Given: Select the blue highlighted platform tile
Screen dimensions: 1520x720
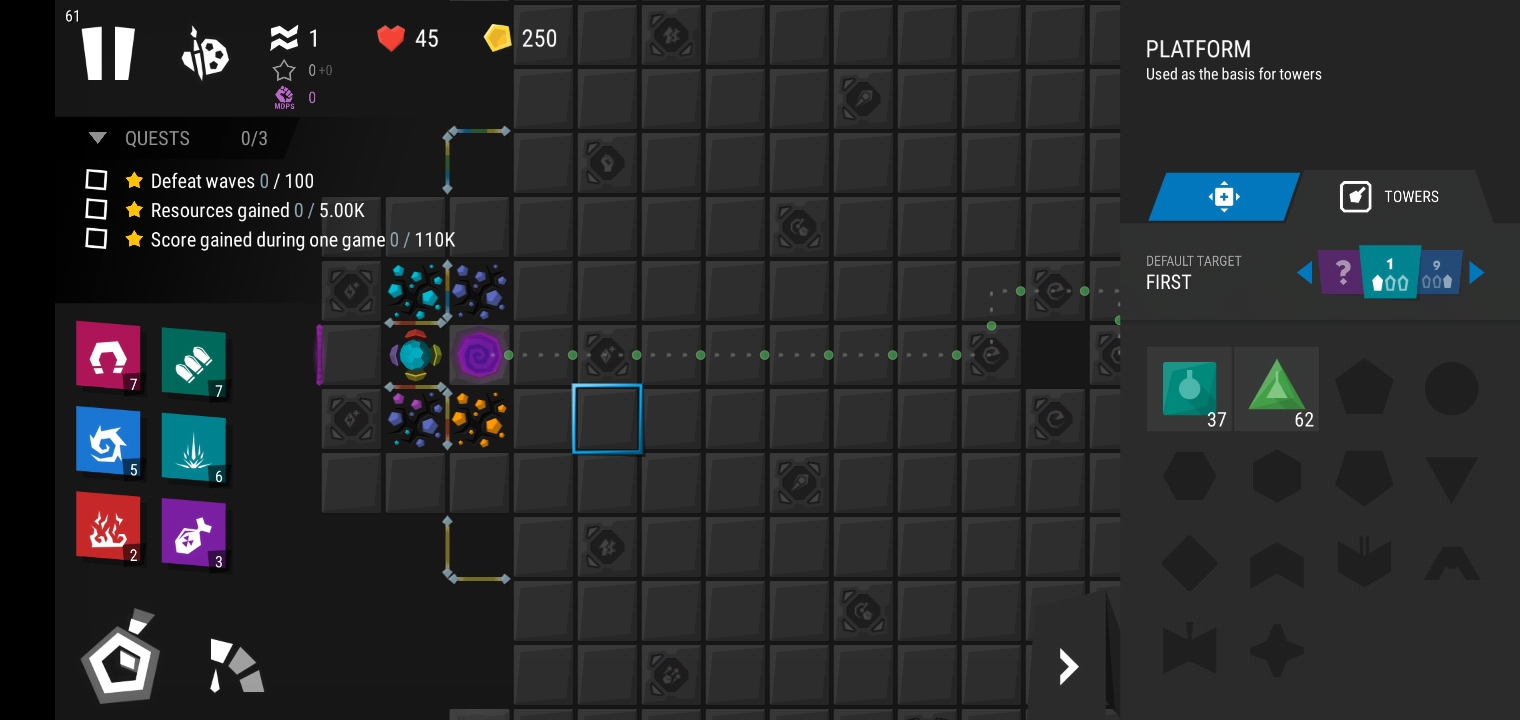Looking at the screenshot, I should click(x=607, y=419).
